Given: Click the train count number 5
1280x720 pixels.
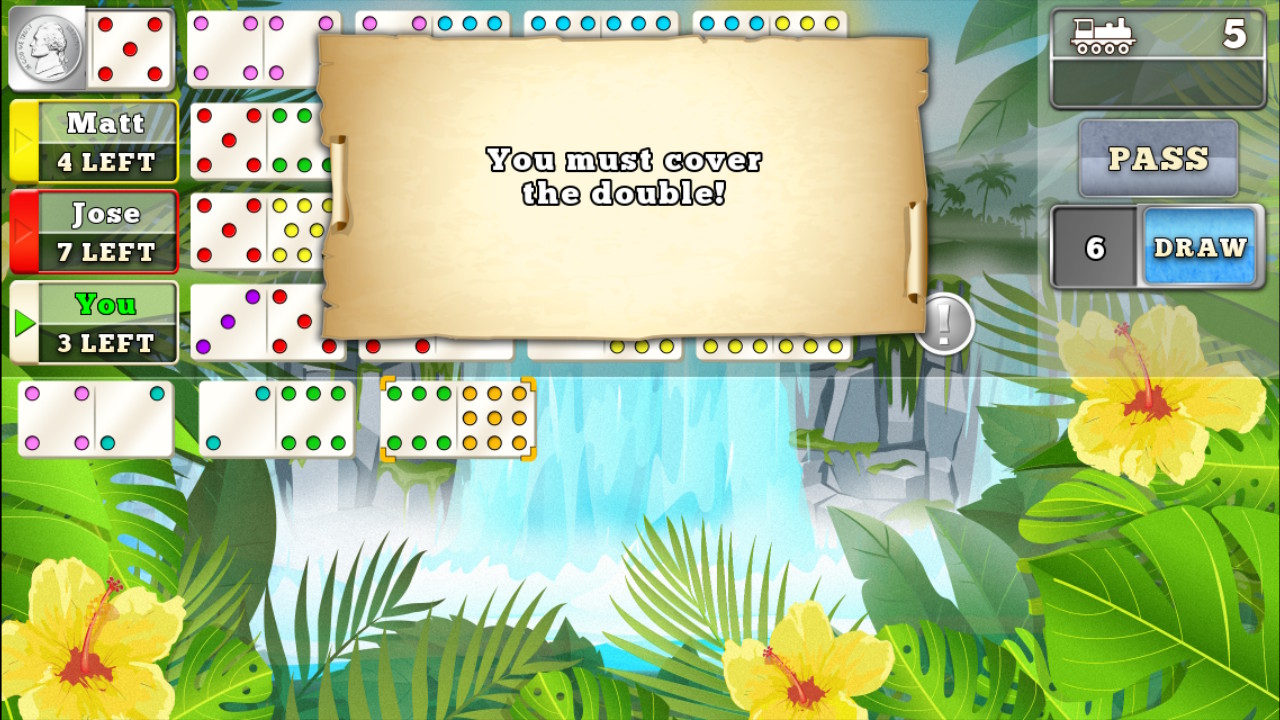Looking at the screenshot, I should tap(1236, 36).
